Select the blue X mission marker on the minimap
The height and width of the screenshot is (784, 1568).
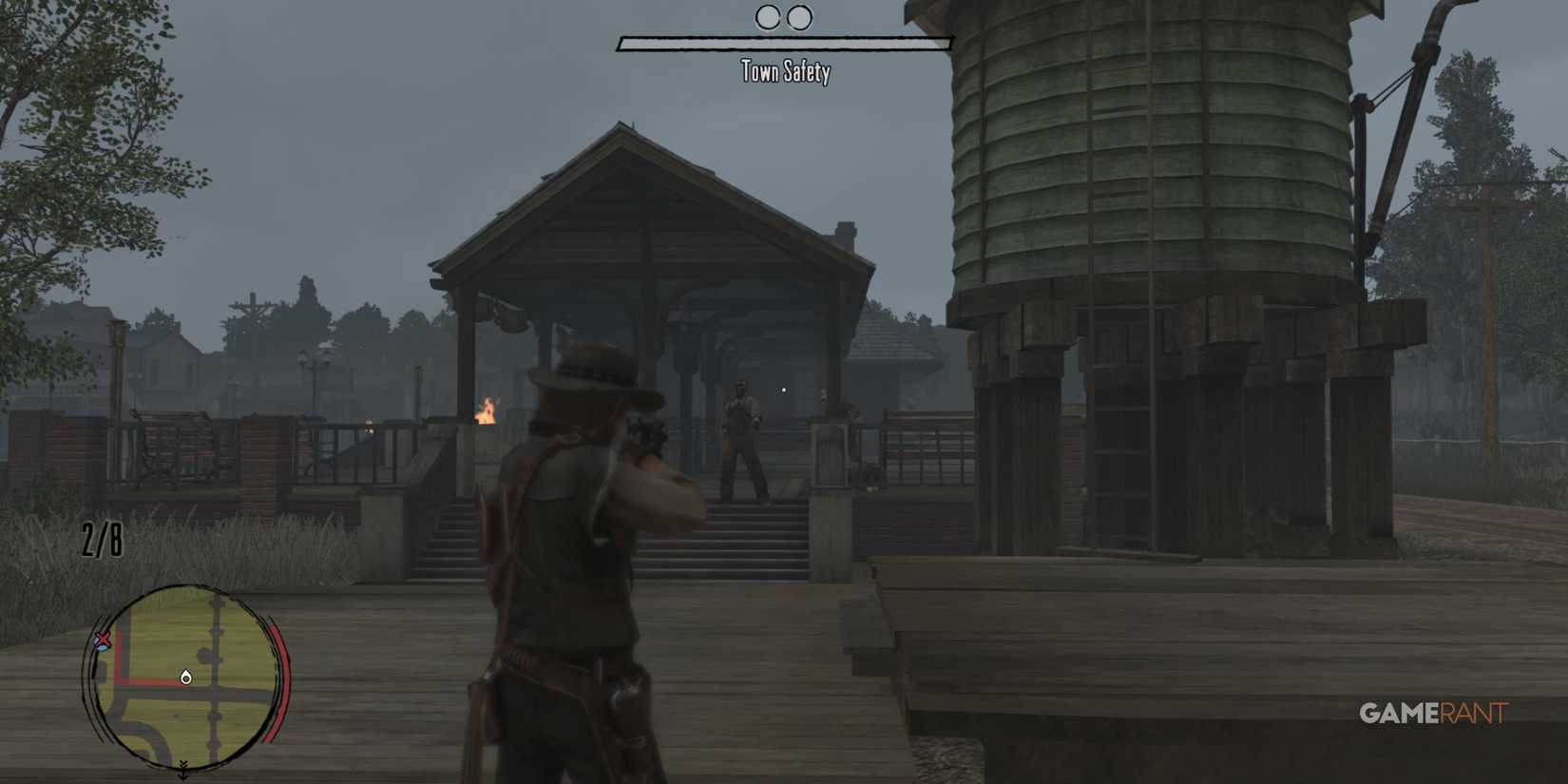click(102, 641)
